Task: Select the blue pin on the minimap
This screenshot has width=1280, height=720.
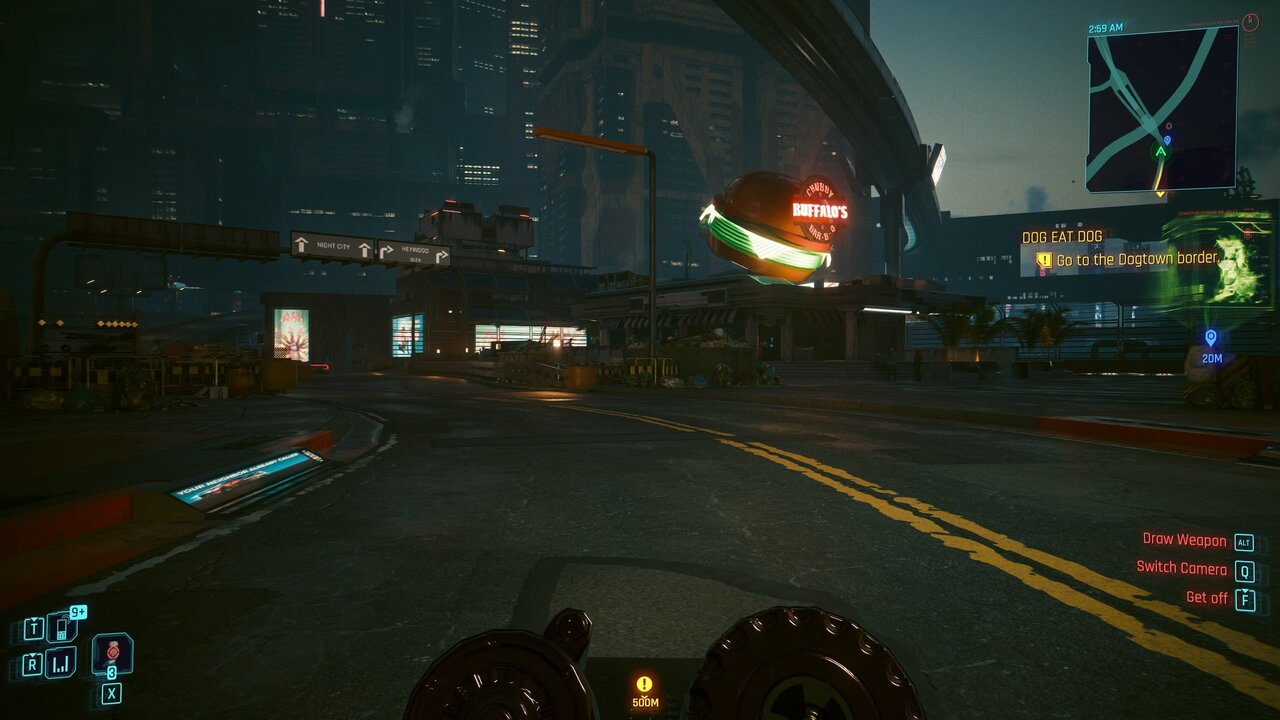Action: (1167, 141)
